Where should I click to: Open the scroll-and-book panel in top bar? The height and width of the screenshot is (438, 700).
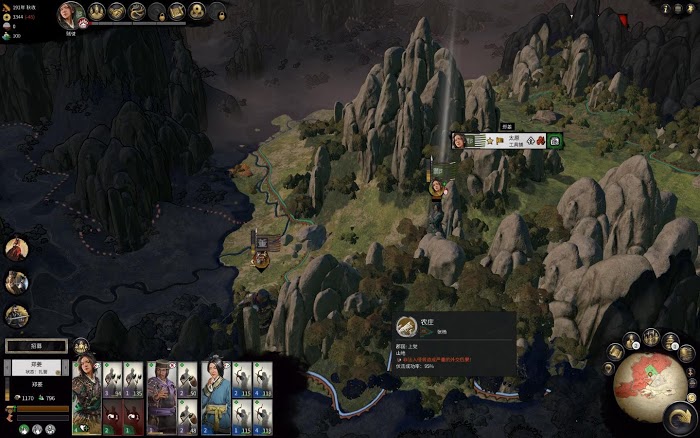coord(175,11)
